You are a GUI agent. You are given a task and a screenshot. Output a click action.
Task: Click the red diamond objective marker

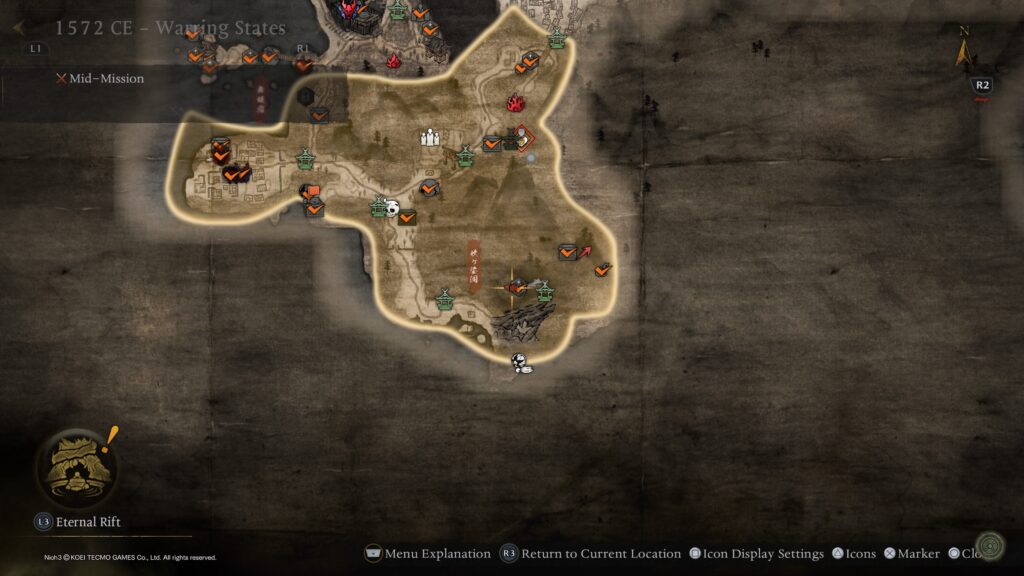522,138
